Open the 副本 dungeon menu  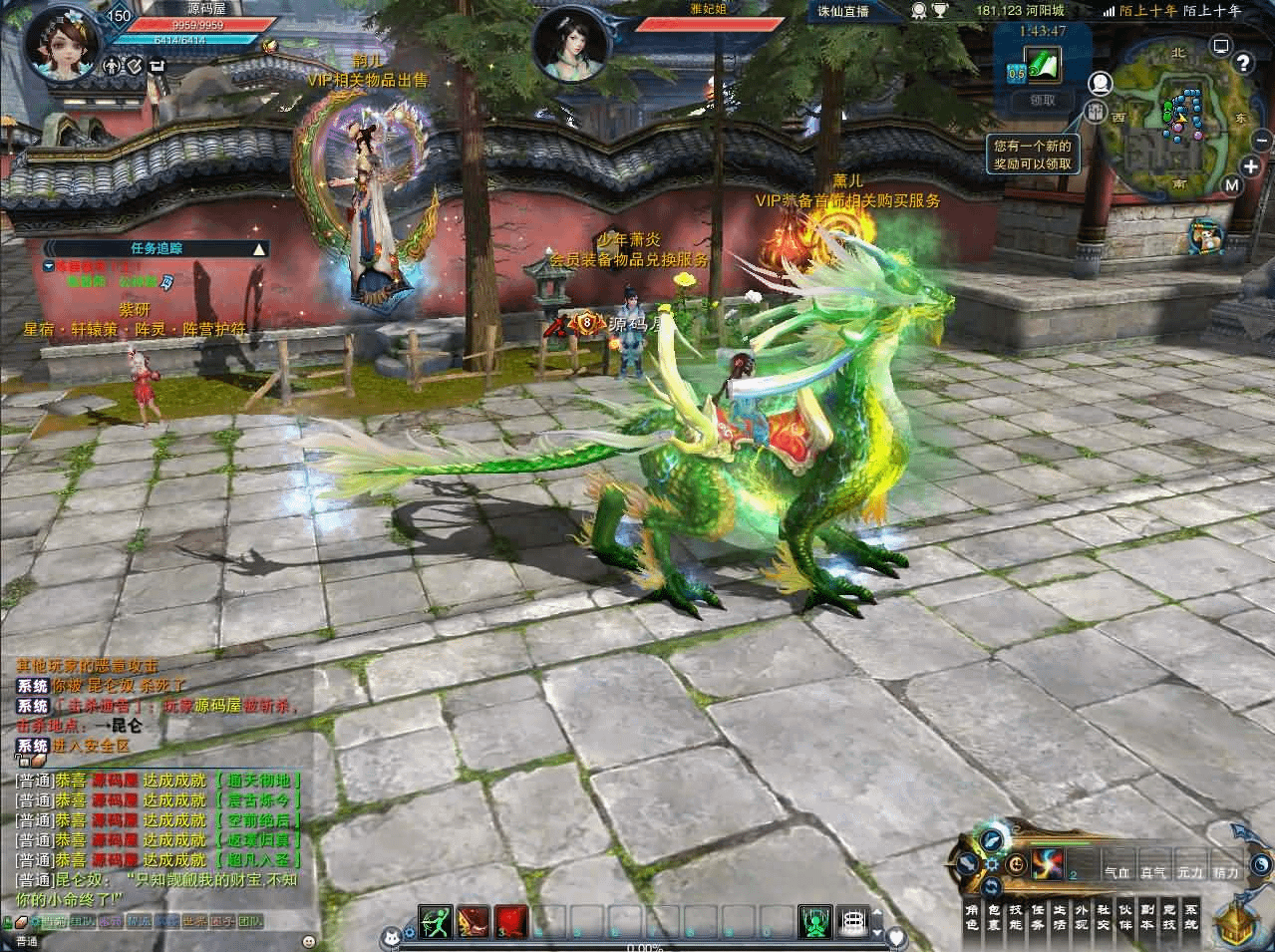[1147, 916]
